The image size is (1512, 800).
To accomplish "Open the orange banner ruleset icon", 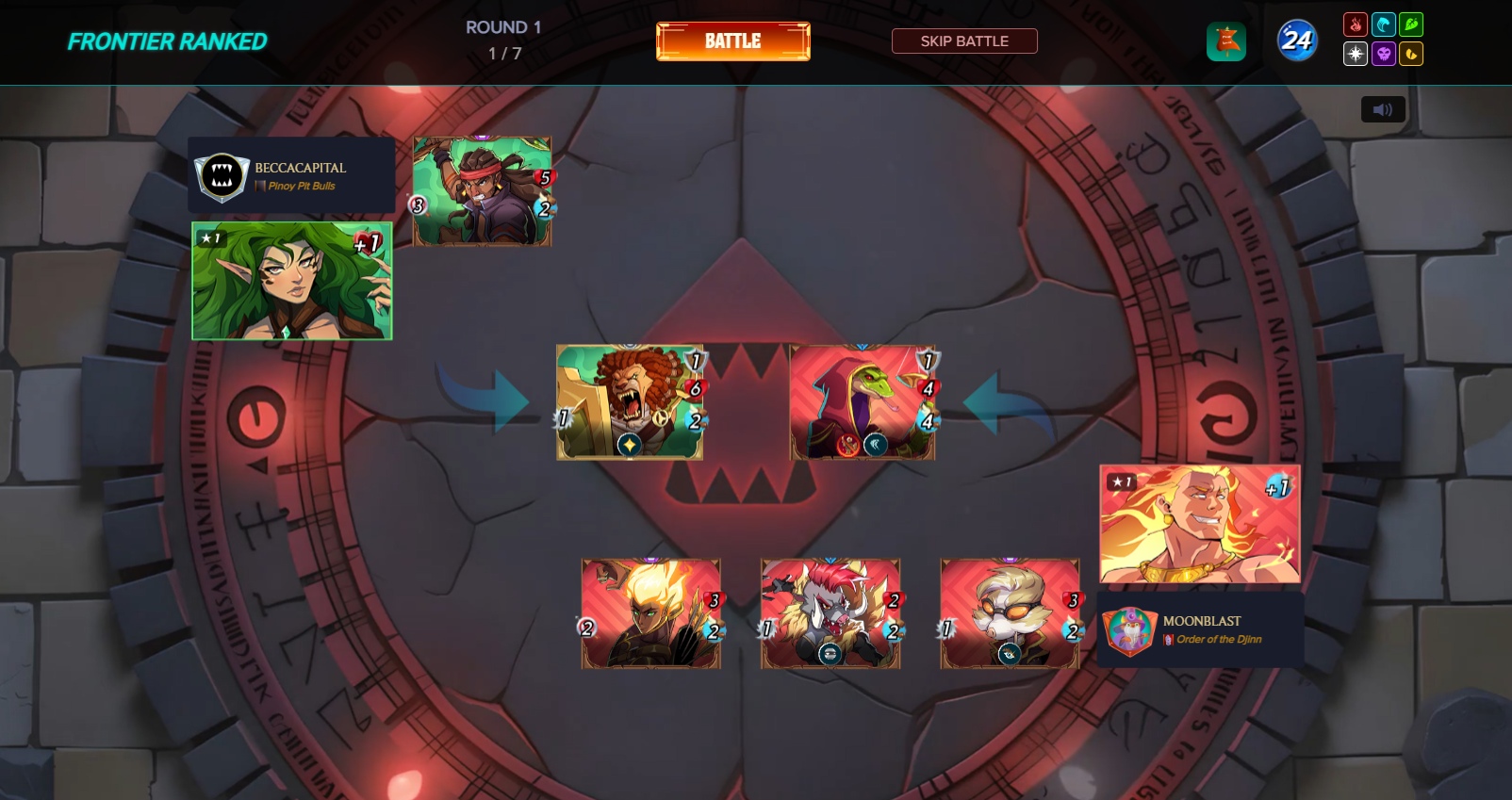I will point(1225,41).
